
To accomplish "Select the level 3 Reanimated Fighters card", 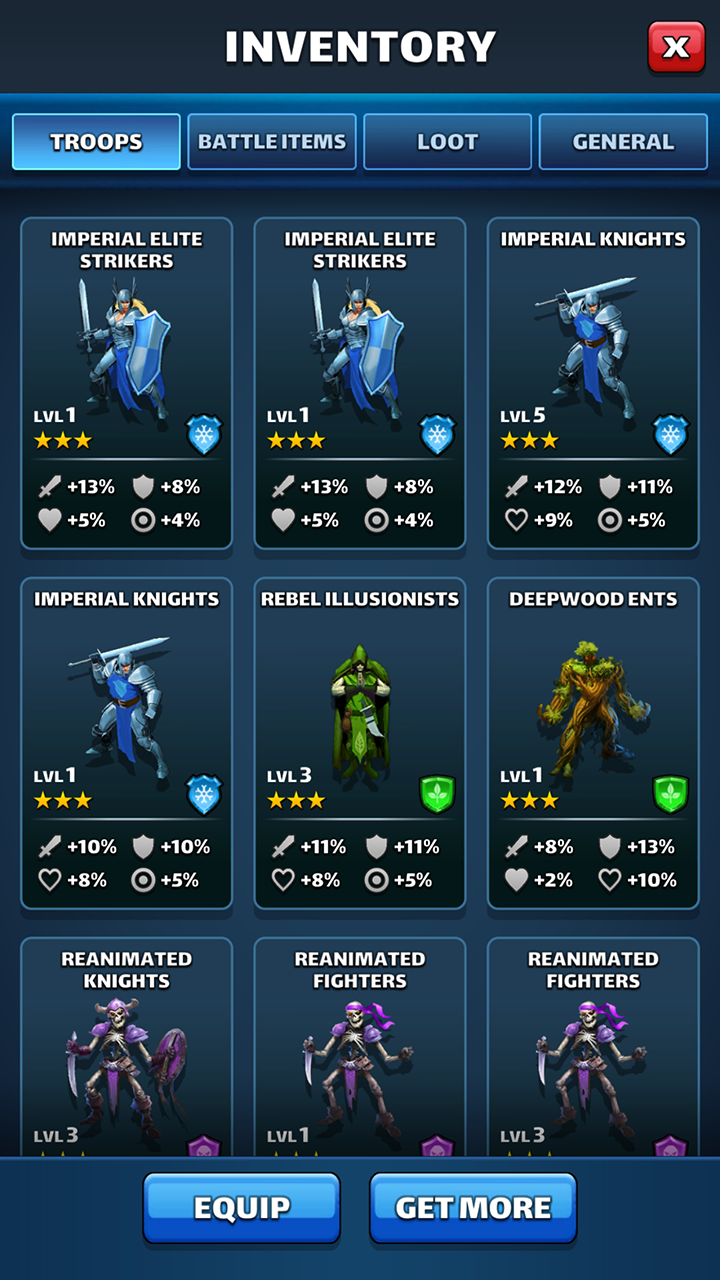I will point(593,1045).
